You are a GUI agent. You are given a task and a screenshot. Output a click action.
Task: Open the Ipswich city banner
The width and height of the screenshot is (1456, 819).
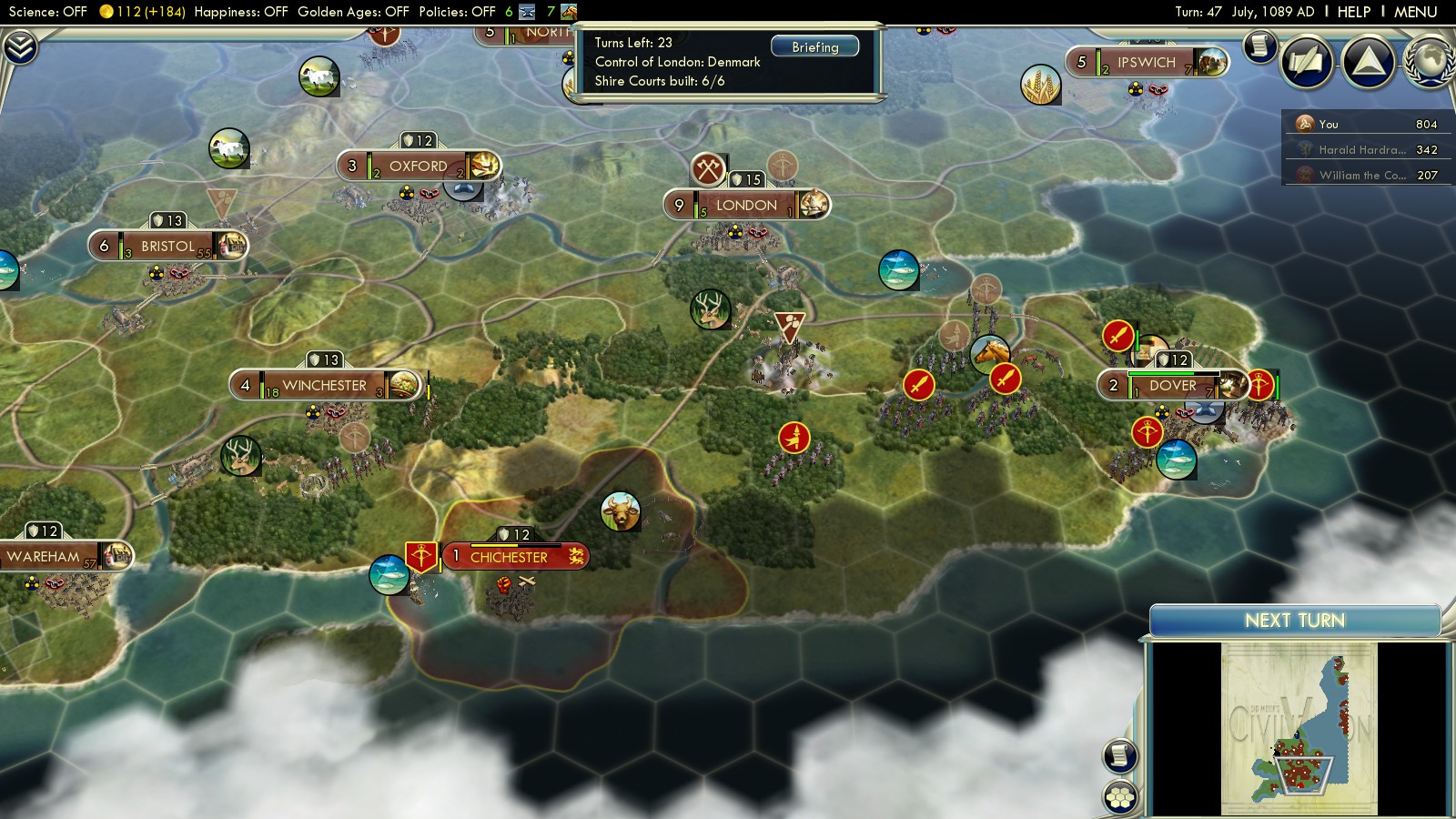tap(1146, 63)
